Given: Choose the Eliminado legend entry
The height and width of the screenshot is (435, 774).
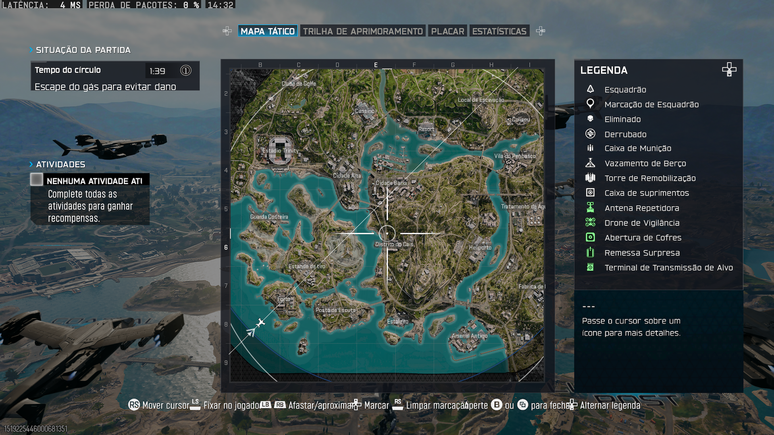Looking at the screenshot, I should point(622,119).
